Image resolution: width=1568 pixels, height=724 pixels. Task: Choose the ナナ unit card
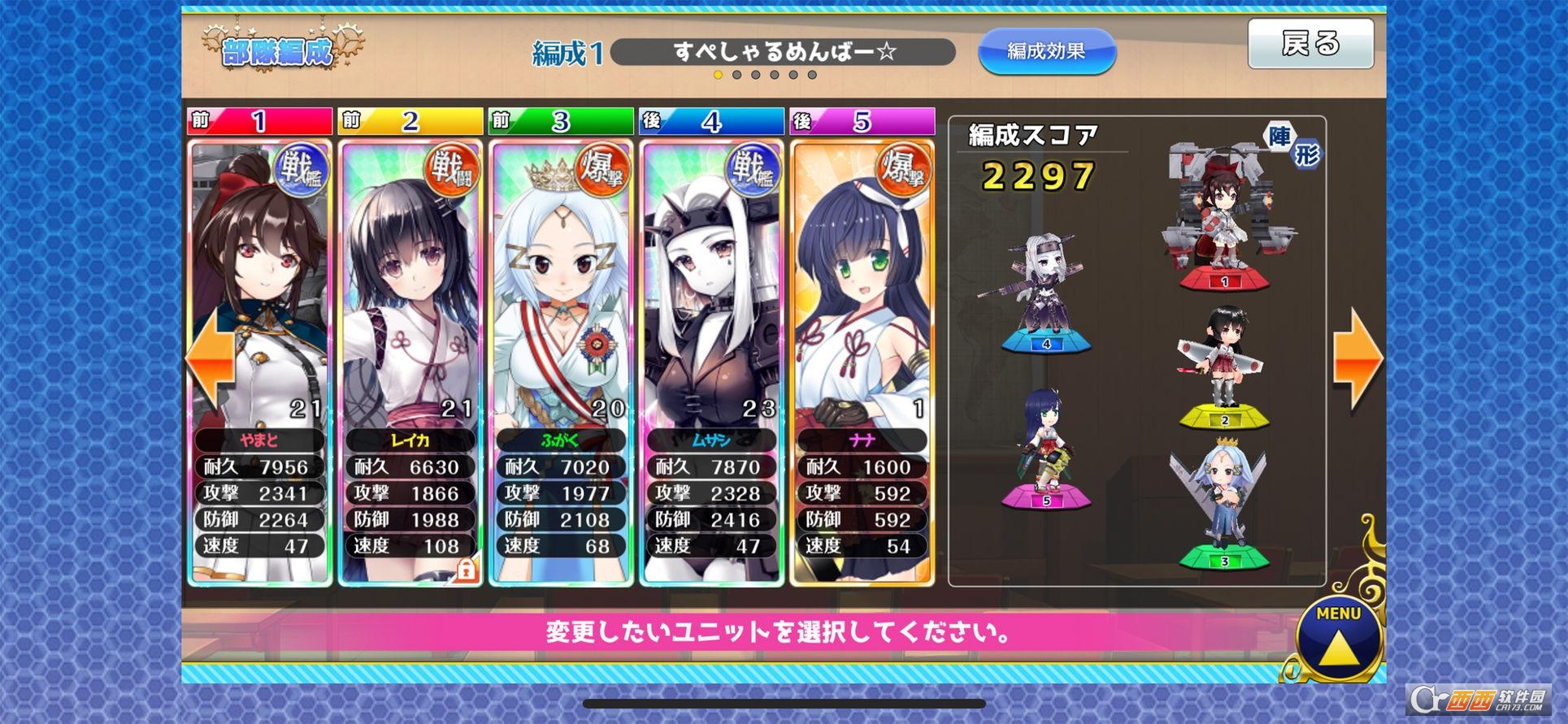862,325
